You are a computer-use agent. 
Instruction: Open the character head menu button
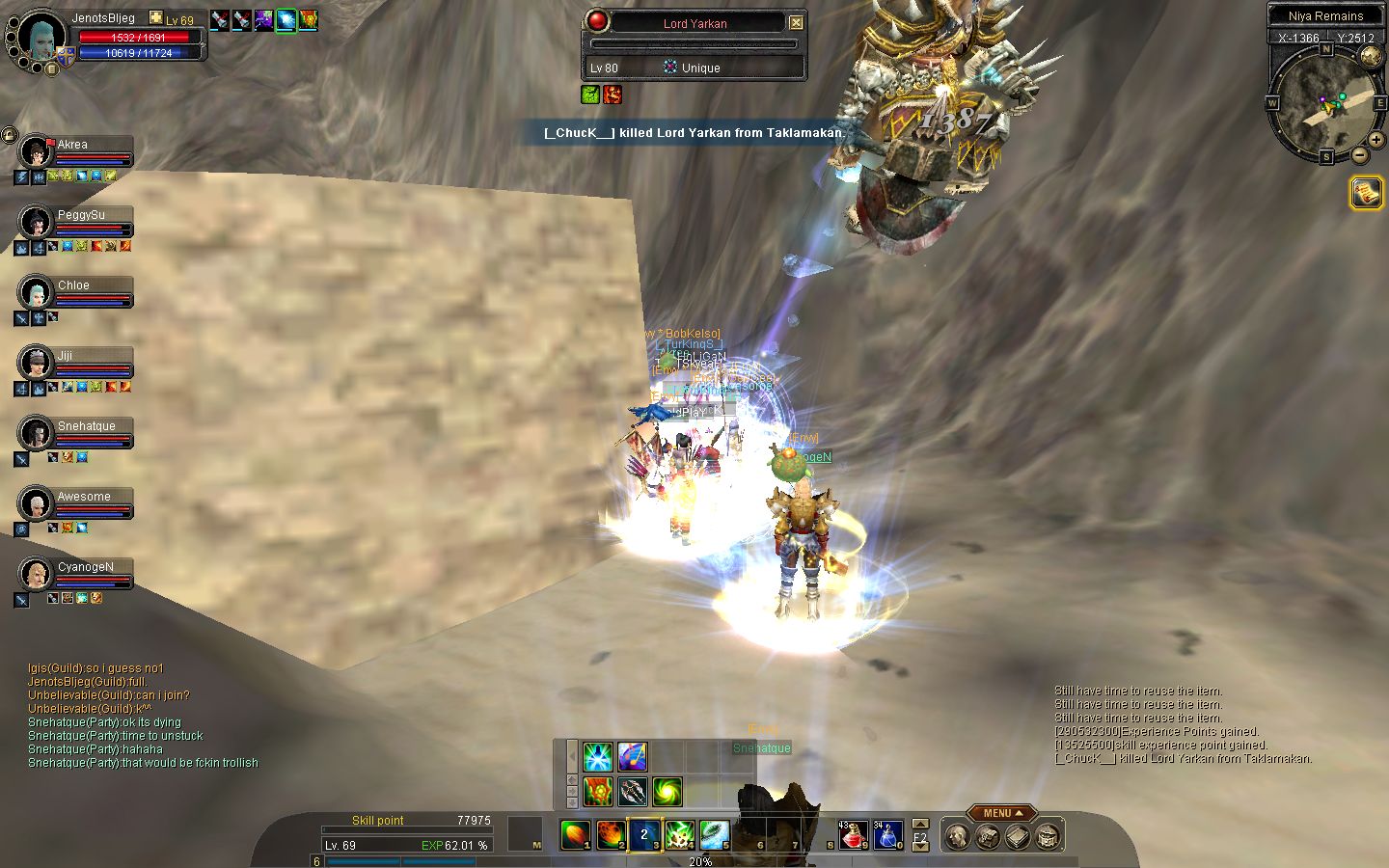[x=957, y=836]
